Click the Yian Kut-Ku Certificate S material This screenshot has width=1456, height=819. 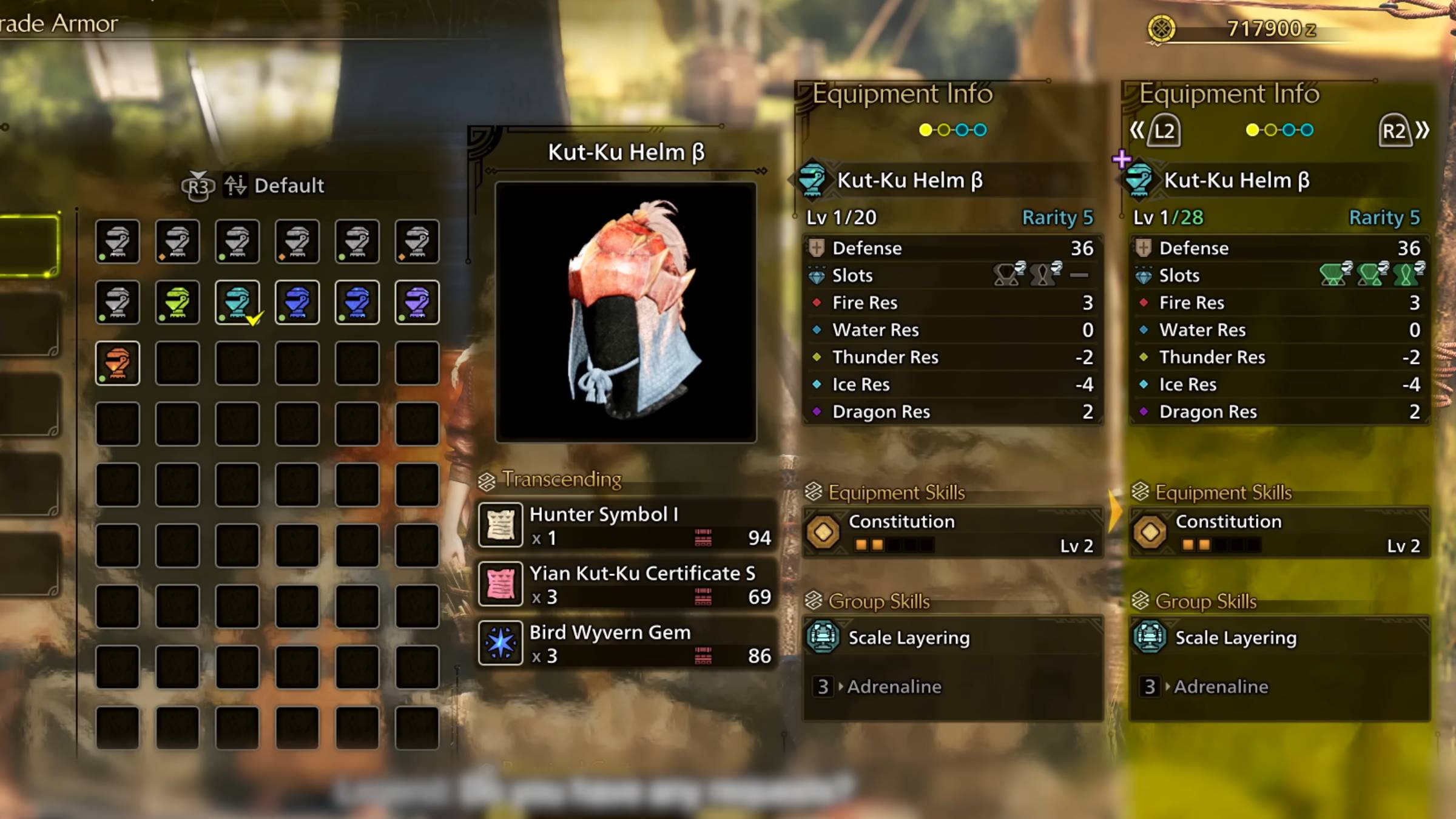[x=626, y=584]
